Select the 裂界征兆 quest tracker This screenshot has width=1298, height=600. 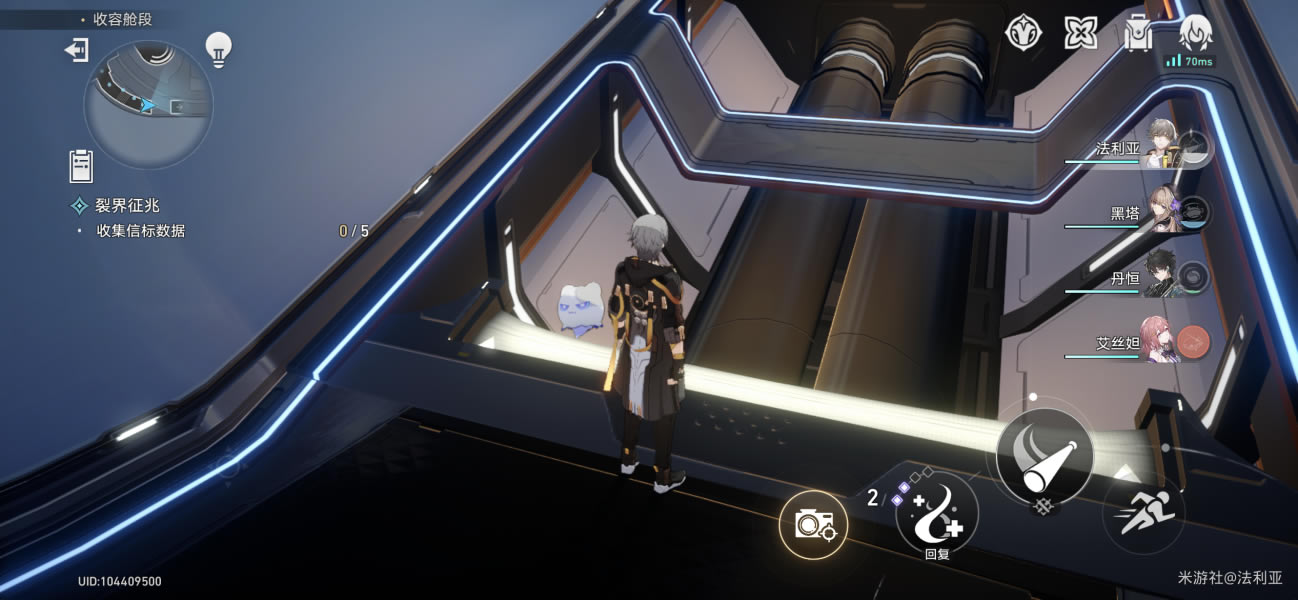127,206
